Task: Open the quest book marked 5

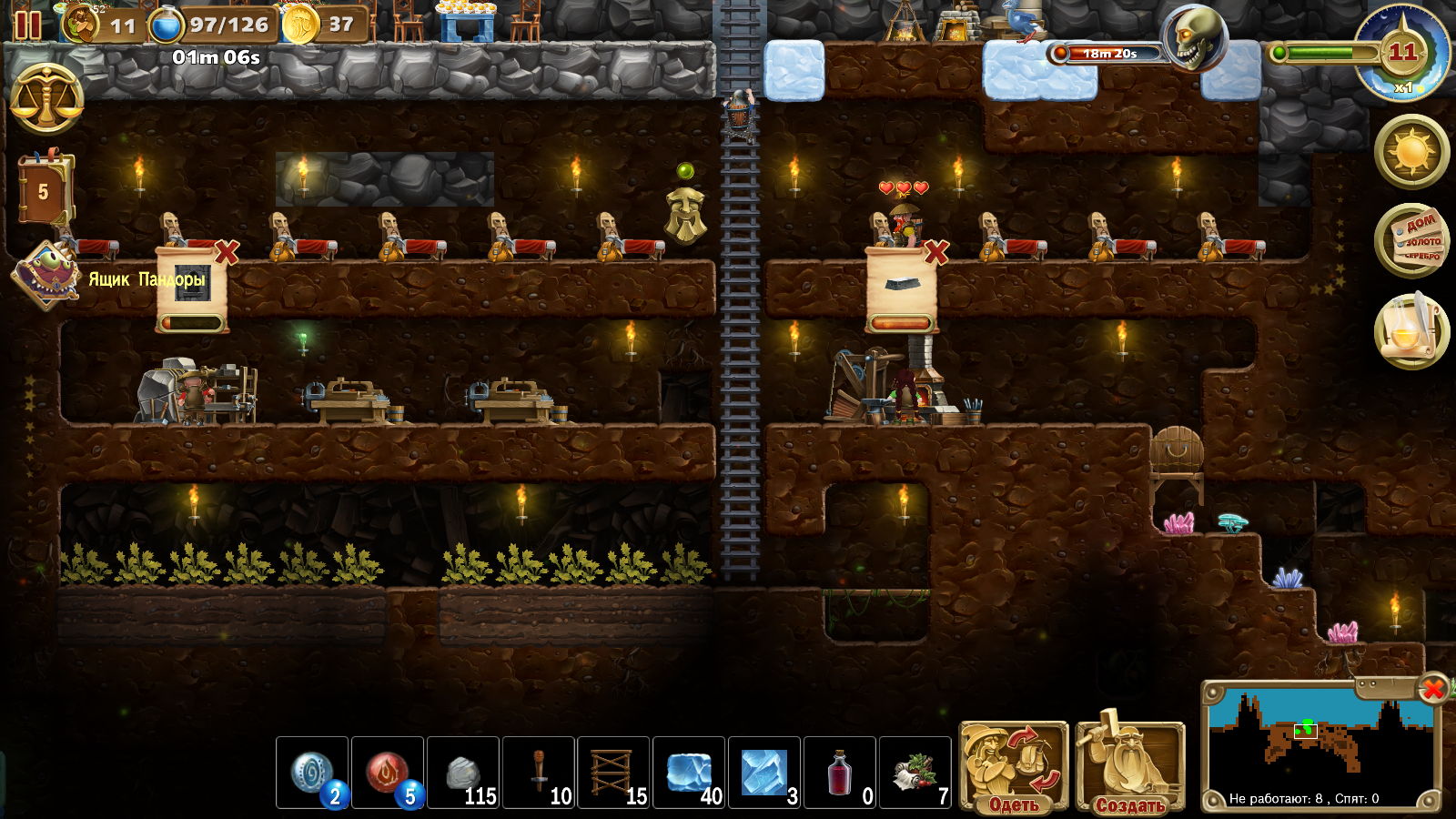Action: tap(44, 190)
